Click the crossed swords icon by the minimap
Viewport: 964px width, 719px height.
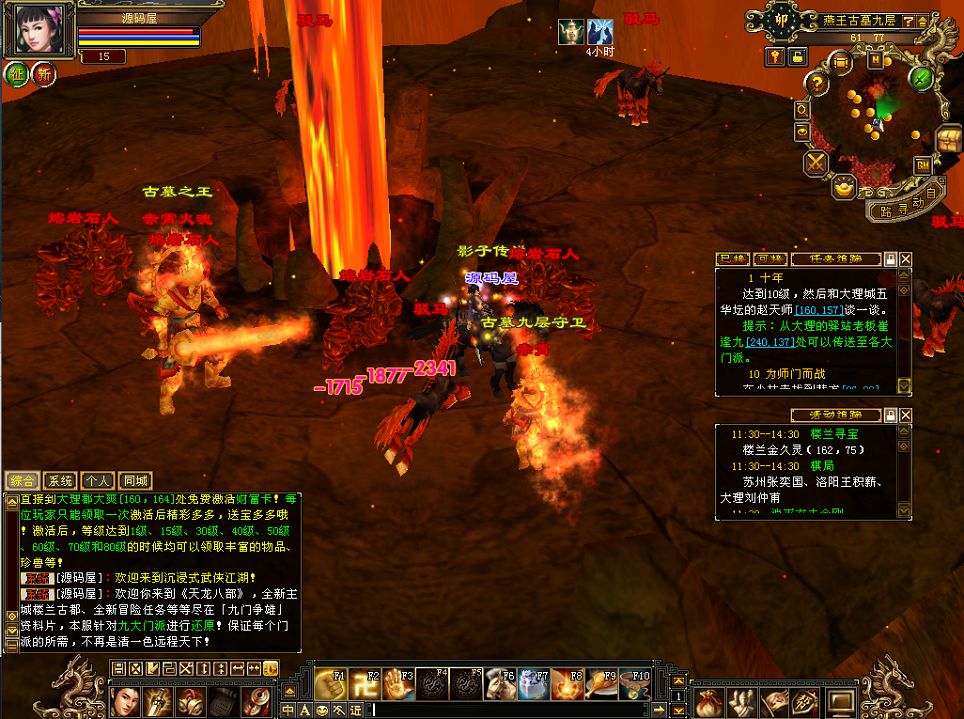(x=817, y=162)
